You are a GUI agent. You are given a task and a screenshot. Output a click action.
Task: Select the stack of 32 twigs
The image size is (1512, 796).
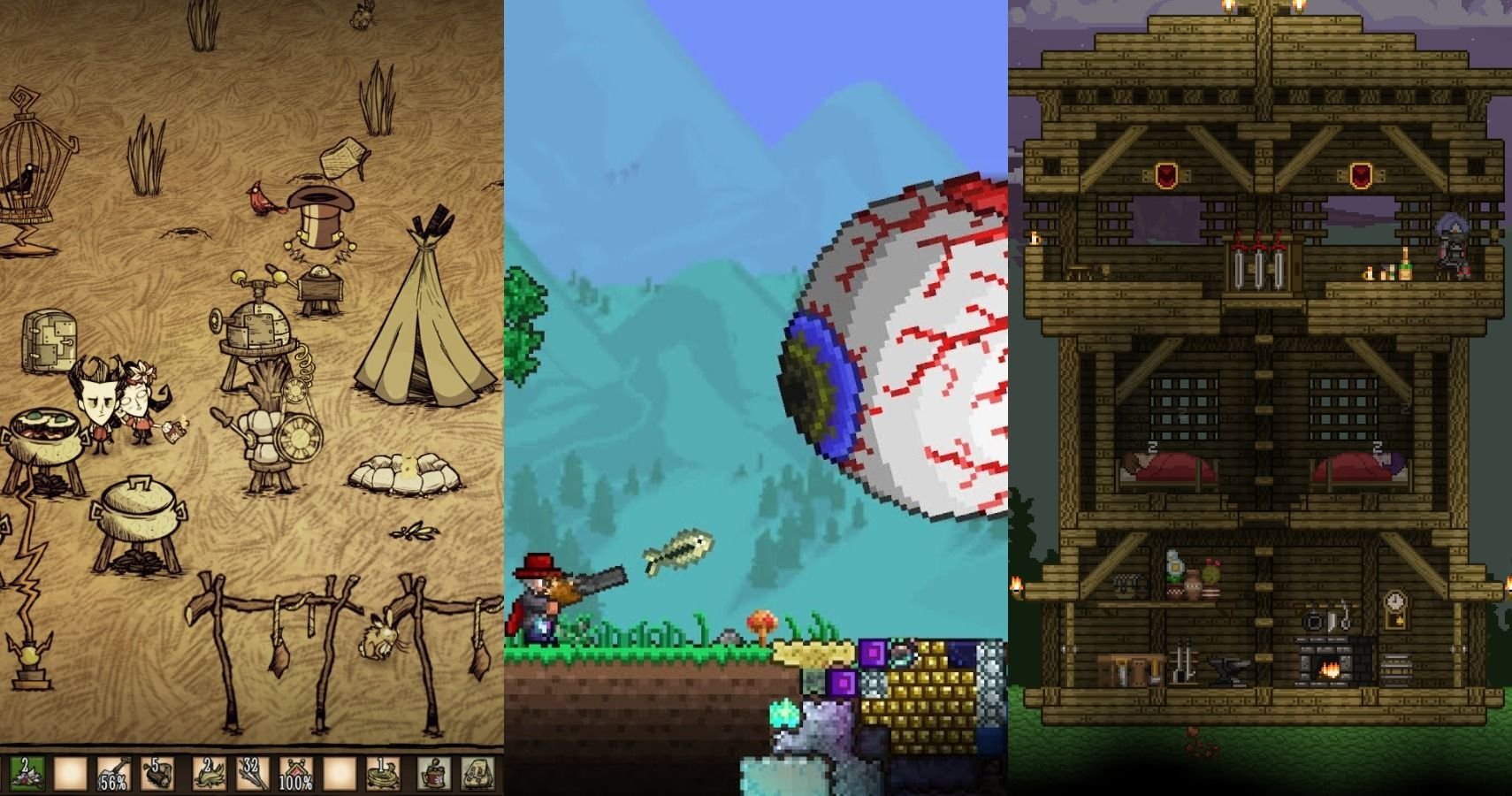tap(252, 775)
